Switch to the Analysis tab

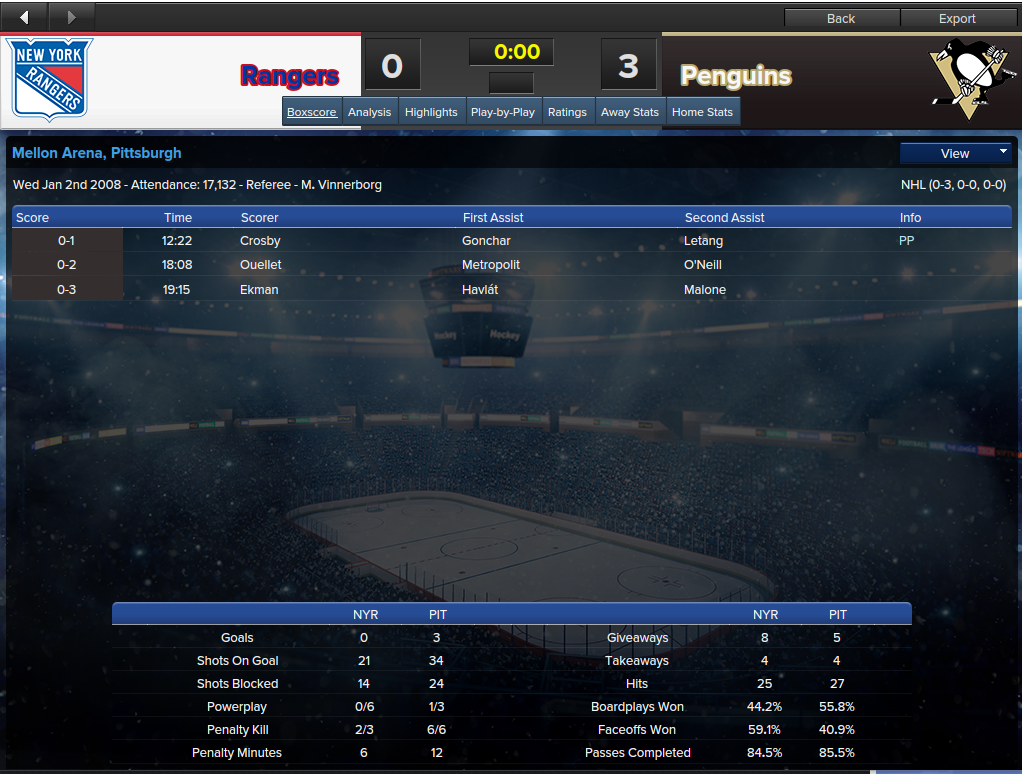pos(369,112)
